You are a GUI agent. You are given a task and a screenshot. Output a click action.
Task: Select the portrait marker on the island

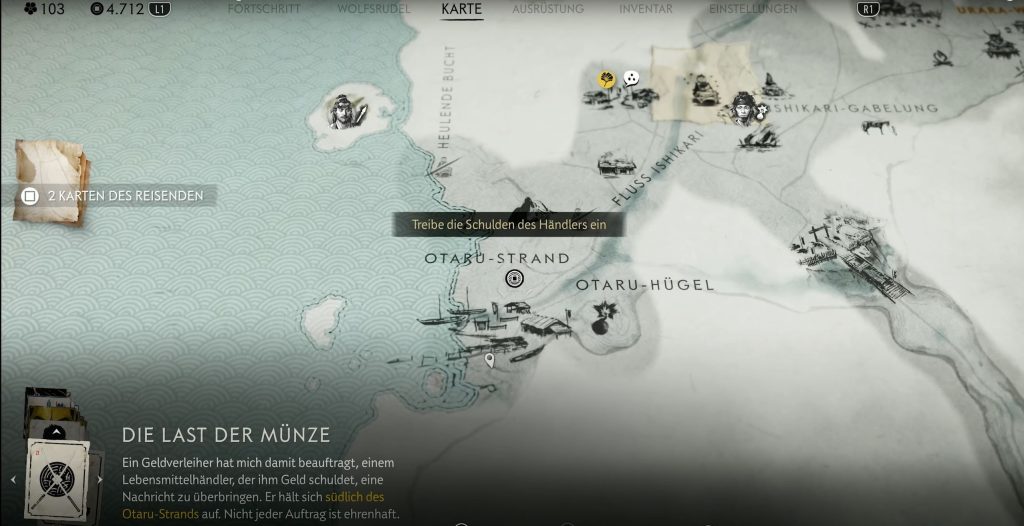346,112
